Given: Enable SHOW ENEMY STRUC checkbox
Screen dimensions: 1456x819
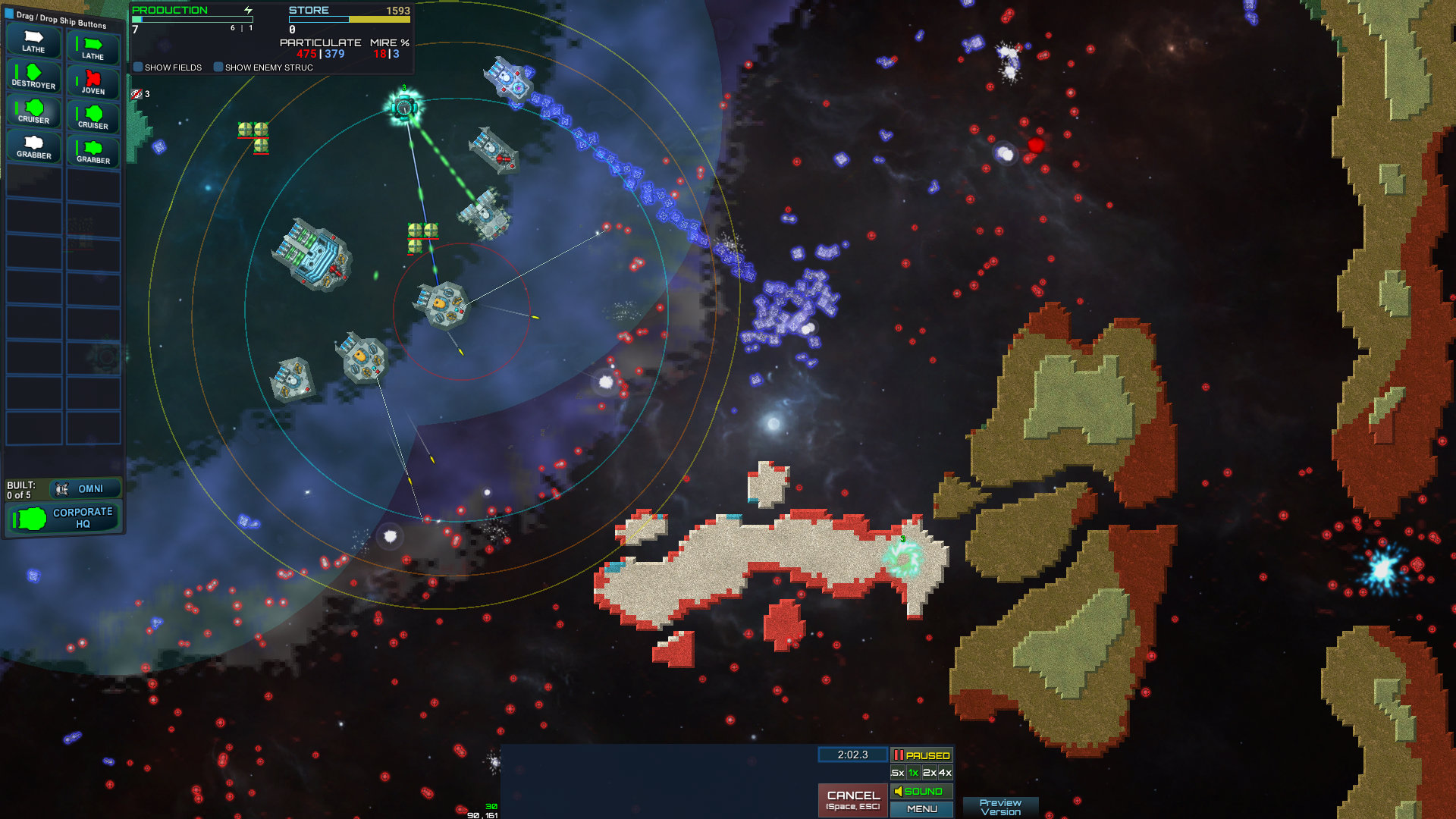Looking at the screenshot, I should click(220, 67).
